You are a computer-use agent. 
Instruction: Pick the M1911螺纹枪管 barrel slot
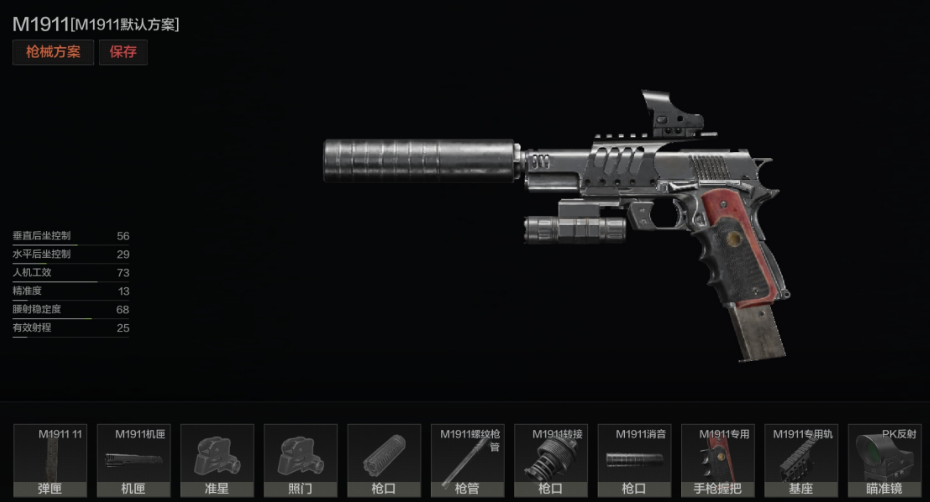tap(468, 461)
